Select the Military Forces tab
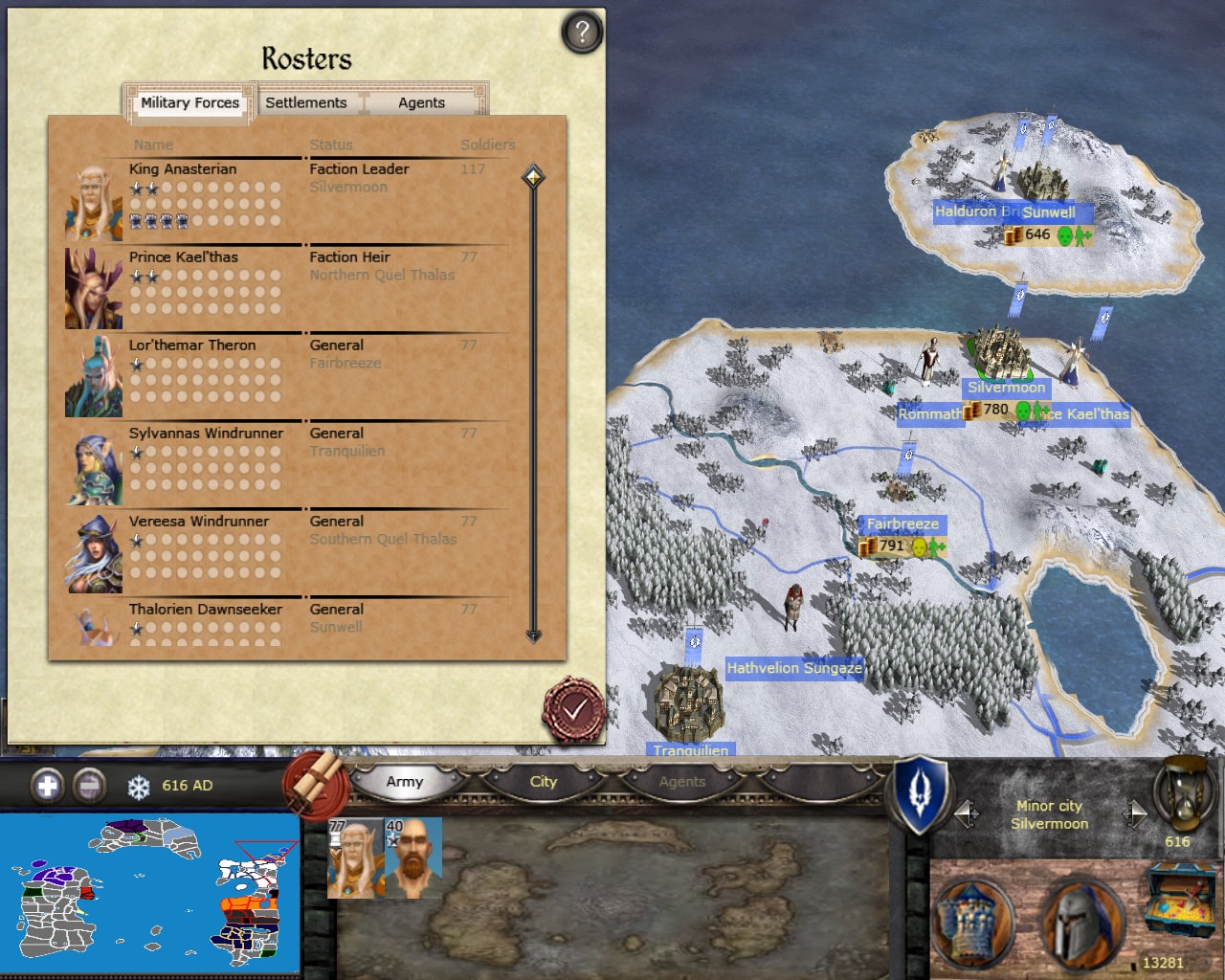Viewport: 1225px width, 980px height. [x=189, y=102]
